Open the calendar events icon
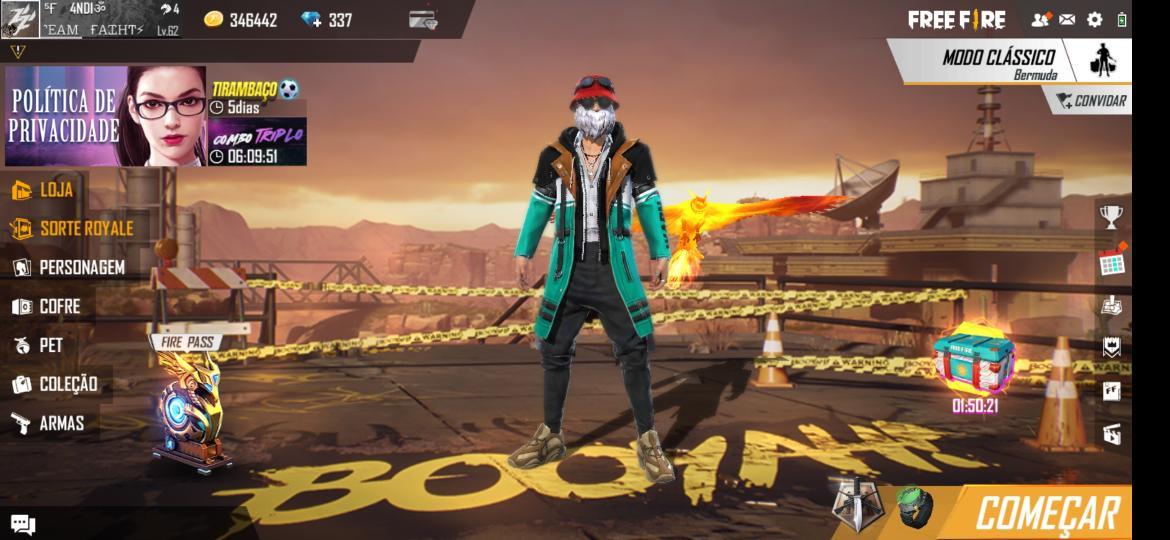This screenshot has width=1170, height=540. tap(1112, 262)
